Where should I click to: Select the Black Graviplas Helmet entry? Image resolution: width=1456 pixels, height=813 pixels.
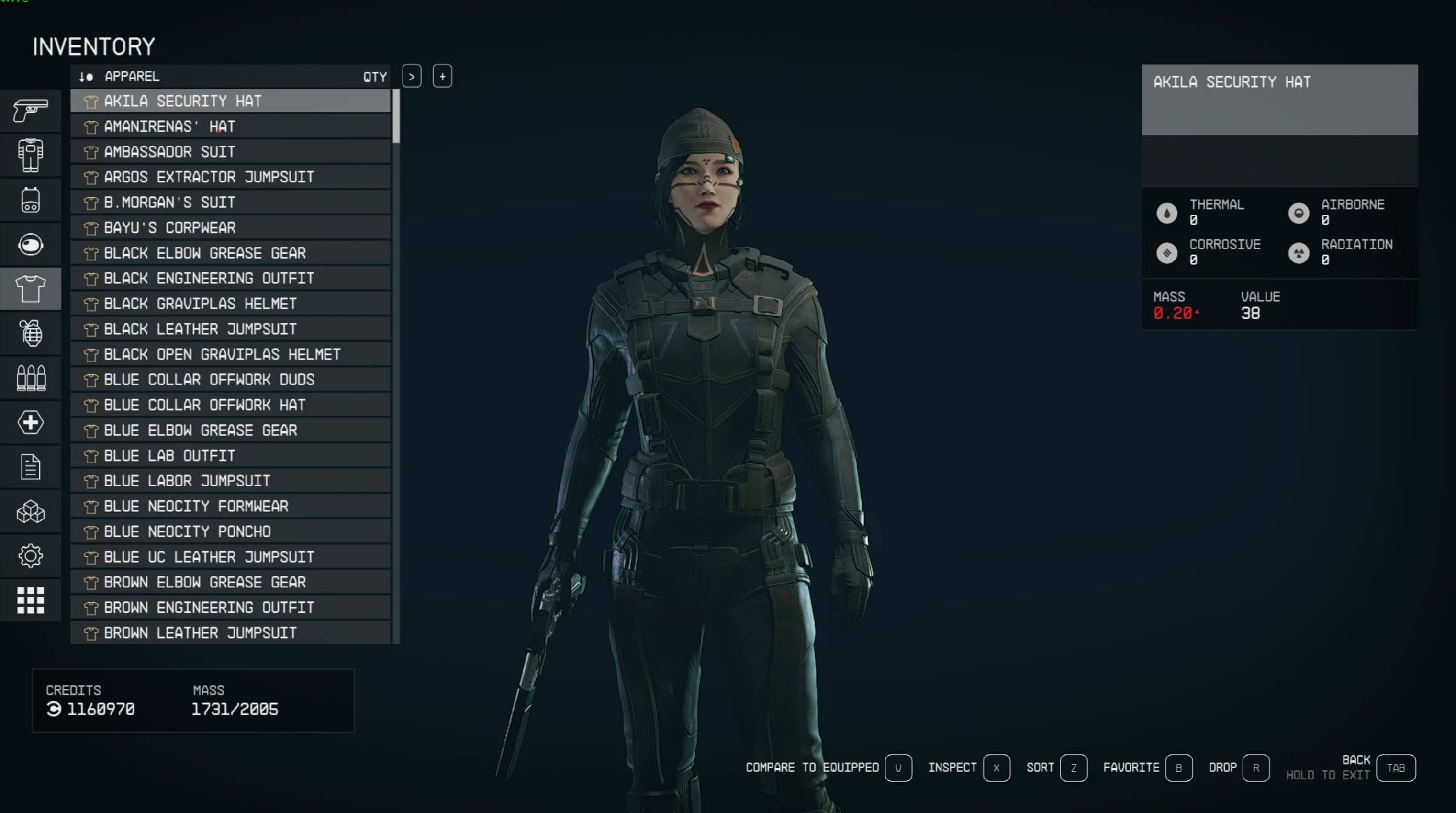[x=230, y=304]
